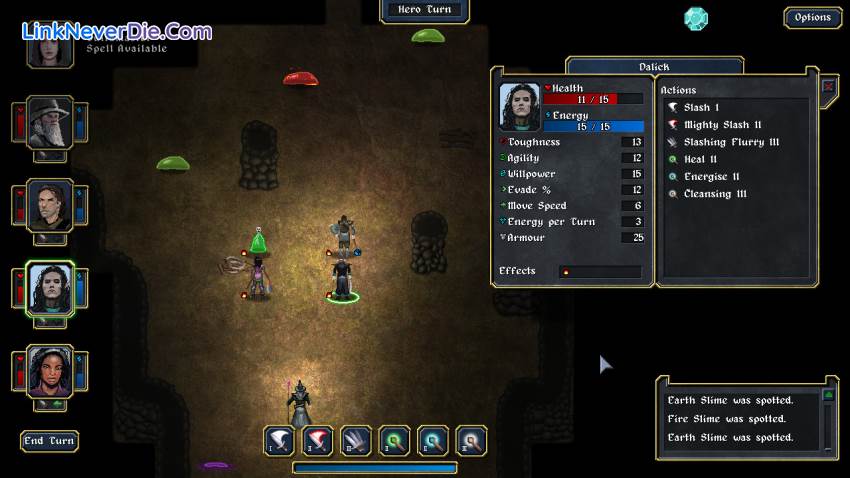This screenshot has width=850, height=478.
Task: Cast the green Heal staff ability
Action: coord(394,440)
